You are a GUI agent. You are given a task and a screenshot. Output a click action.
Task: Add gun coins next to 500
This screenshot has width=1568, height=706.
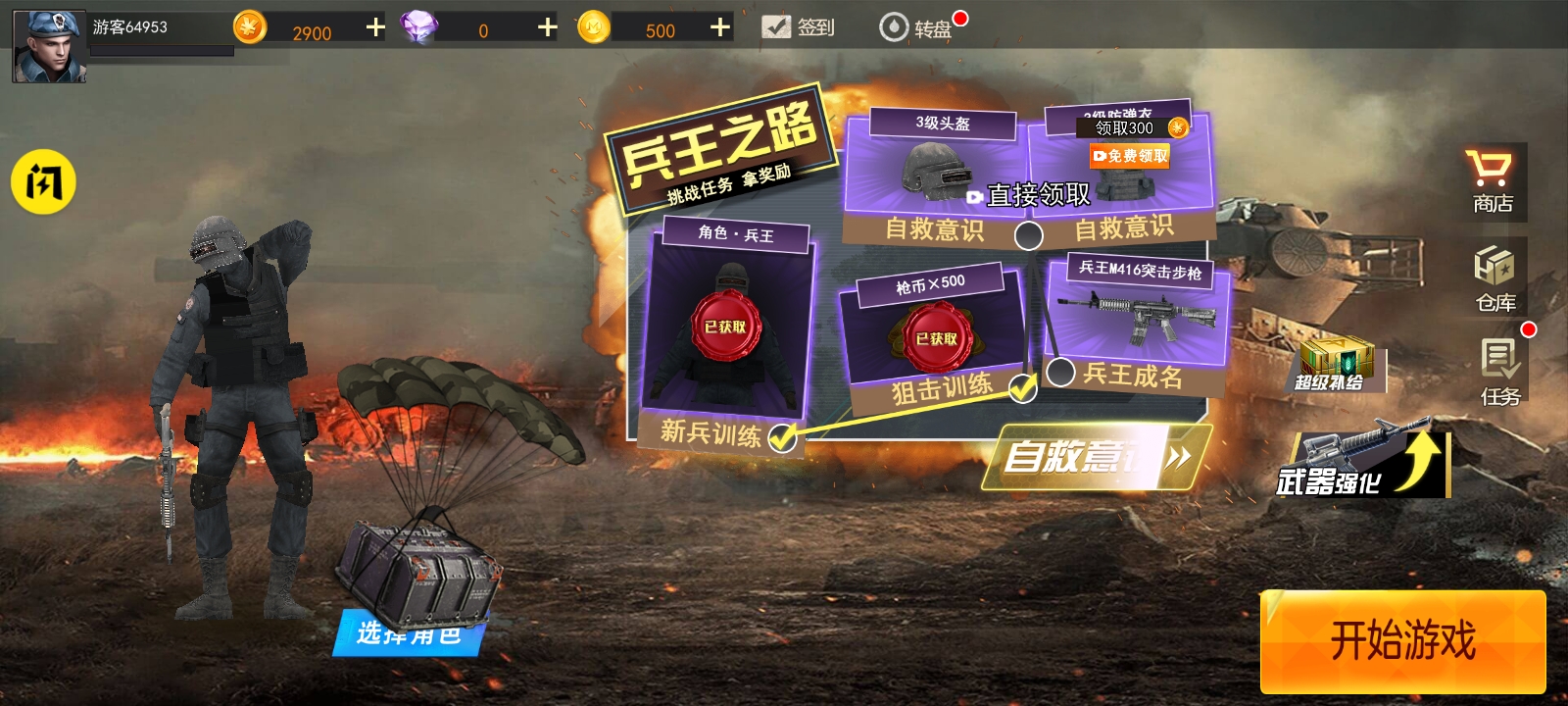(720, 27)
